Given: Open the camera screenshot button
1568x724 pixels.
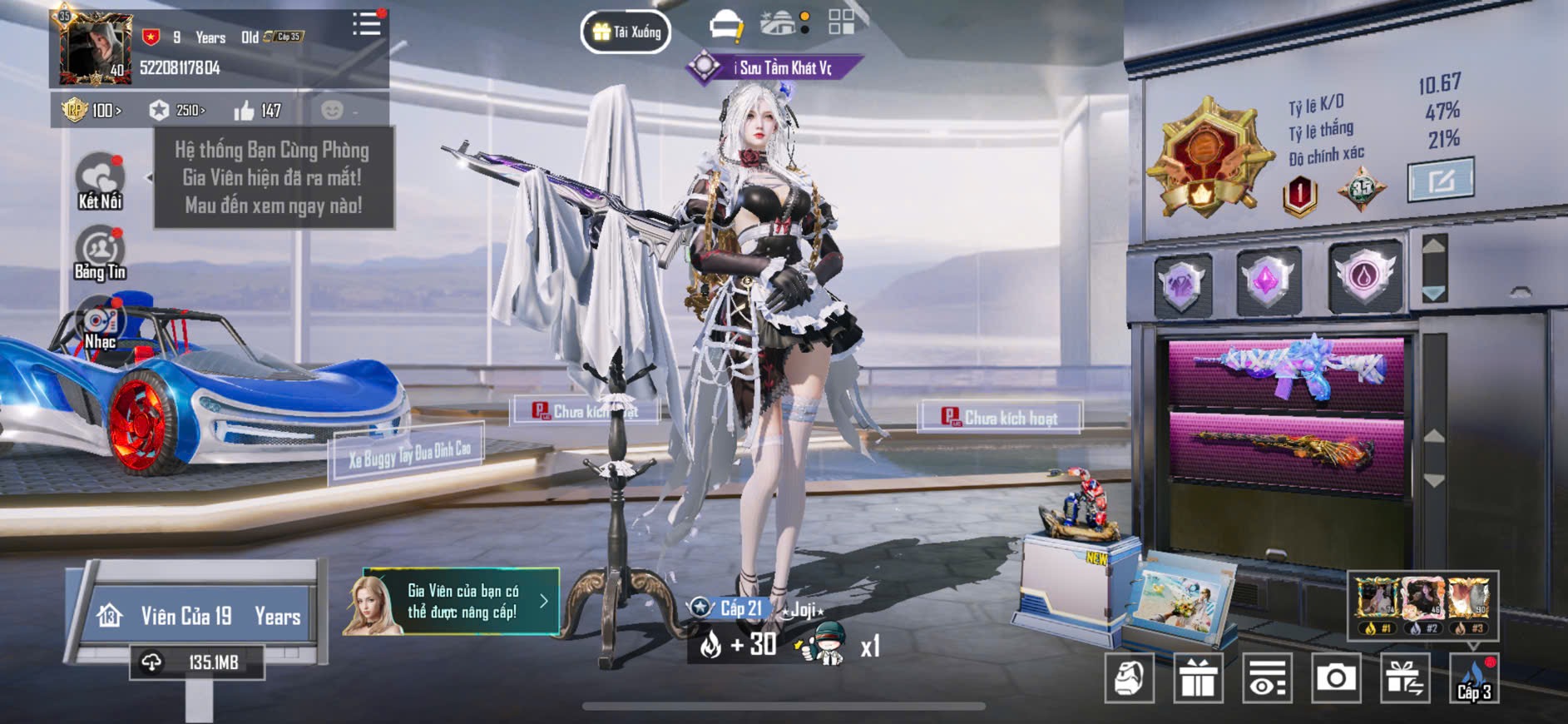Looking at the screenshot, I should point(1336,678).
